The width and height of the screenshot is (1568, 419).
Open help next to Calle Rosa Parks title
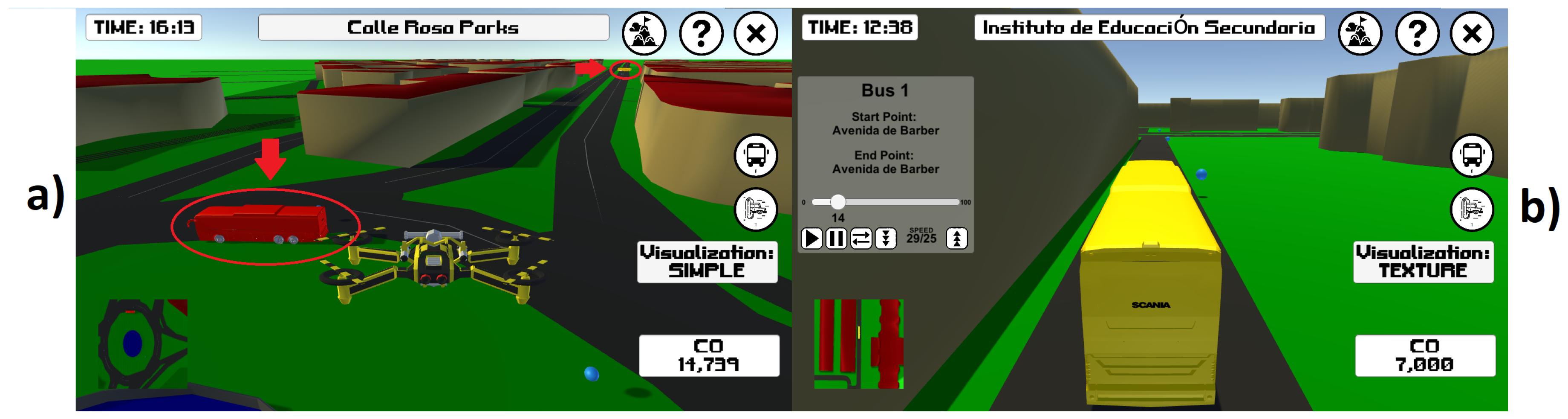point(701,34)
